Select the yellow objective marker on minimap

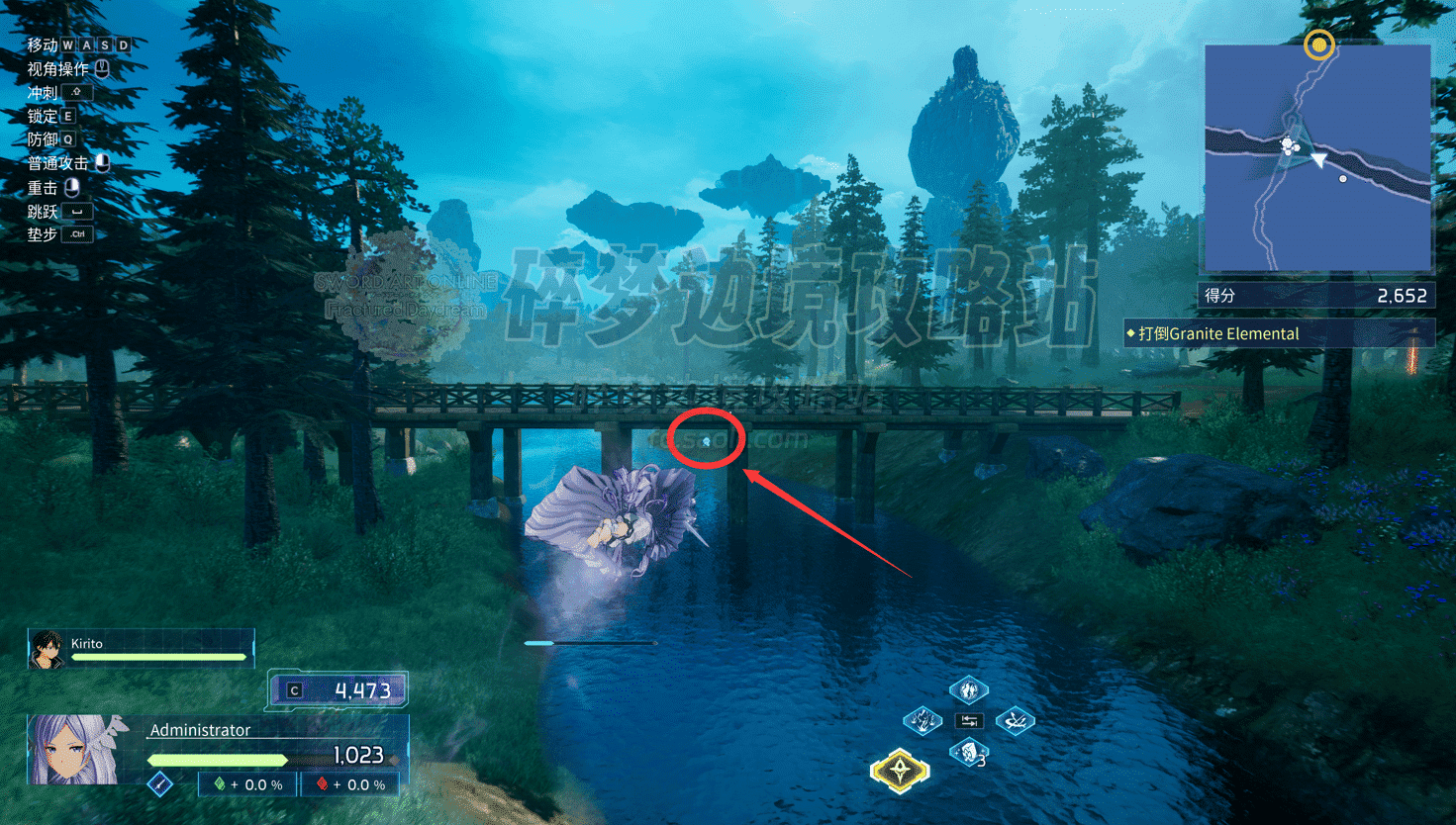[x=1318, y=45]
